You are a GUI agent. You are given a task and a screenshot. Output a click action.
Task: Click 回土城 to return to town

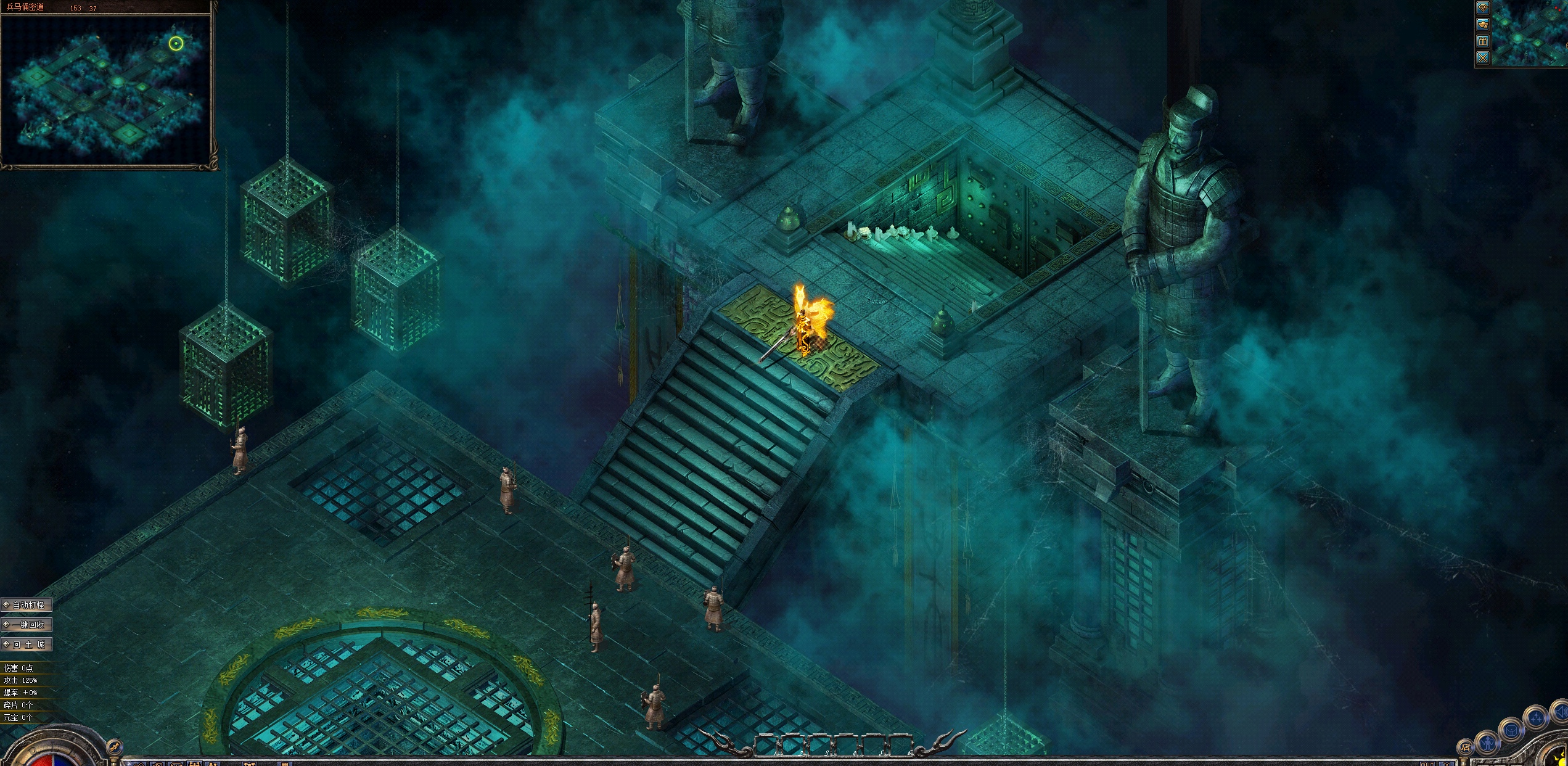(x=27, y=644)
